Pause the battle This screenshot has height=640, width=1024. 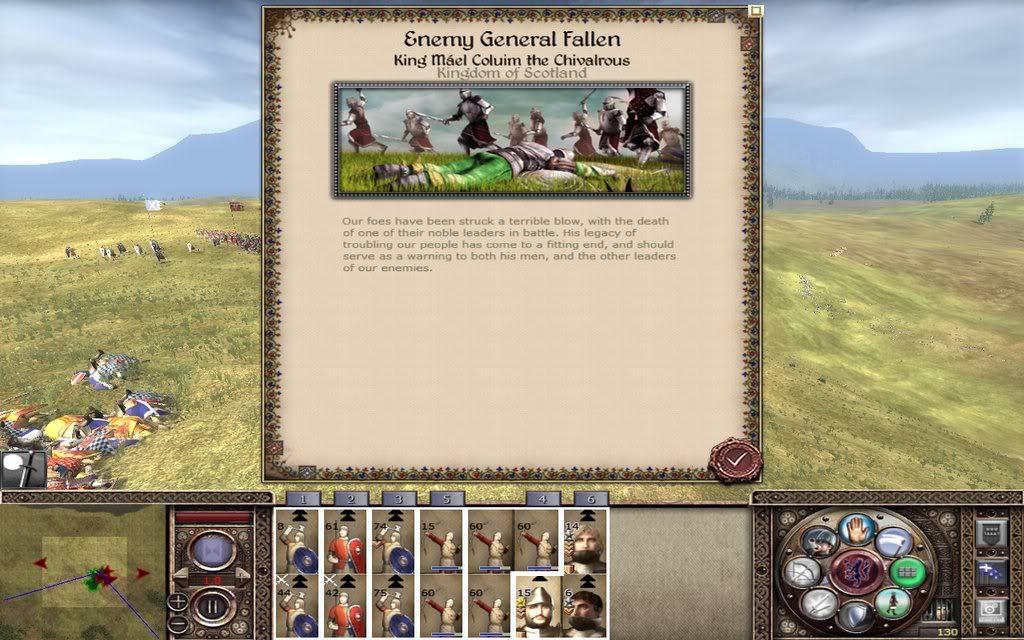(212, 606)
